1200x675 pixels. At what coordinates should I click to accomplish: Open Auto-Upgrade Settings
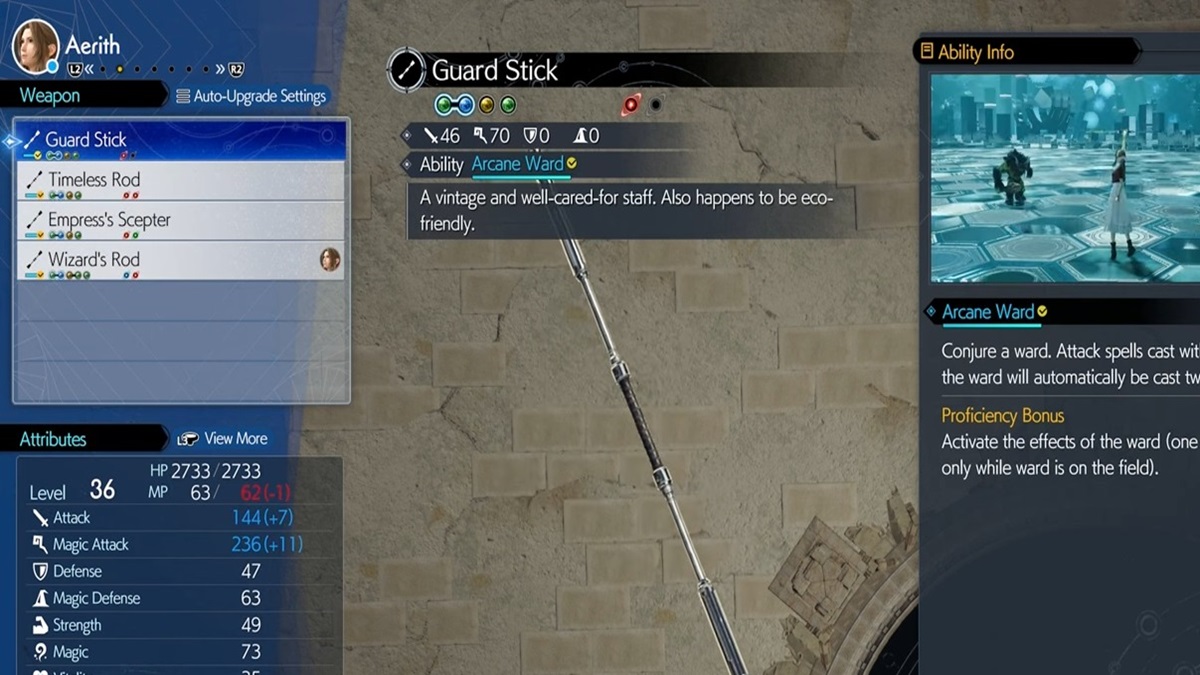251,96
